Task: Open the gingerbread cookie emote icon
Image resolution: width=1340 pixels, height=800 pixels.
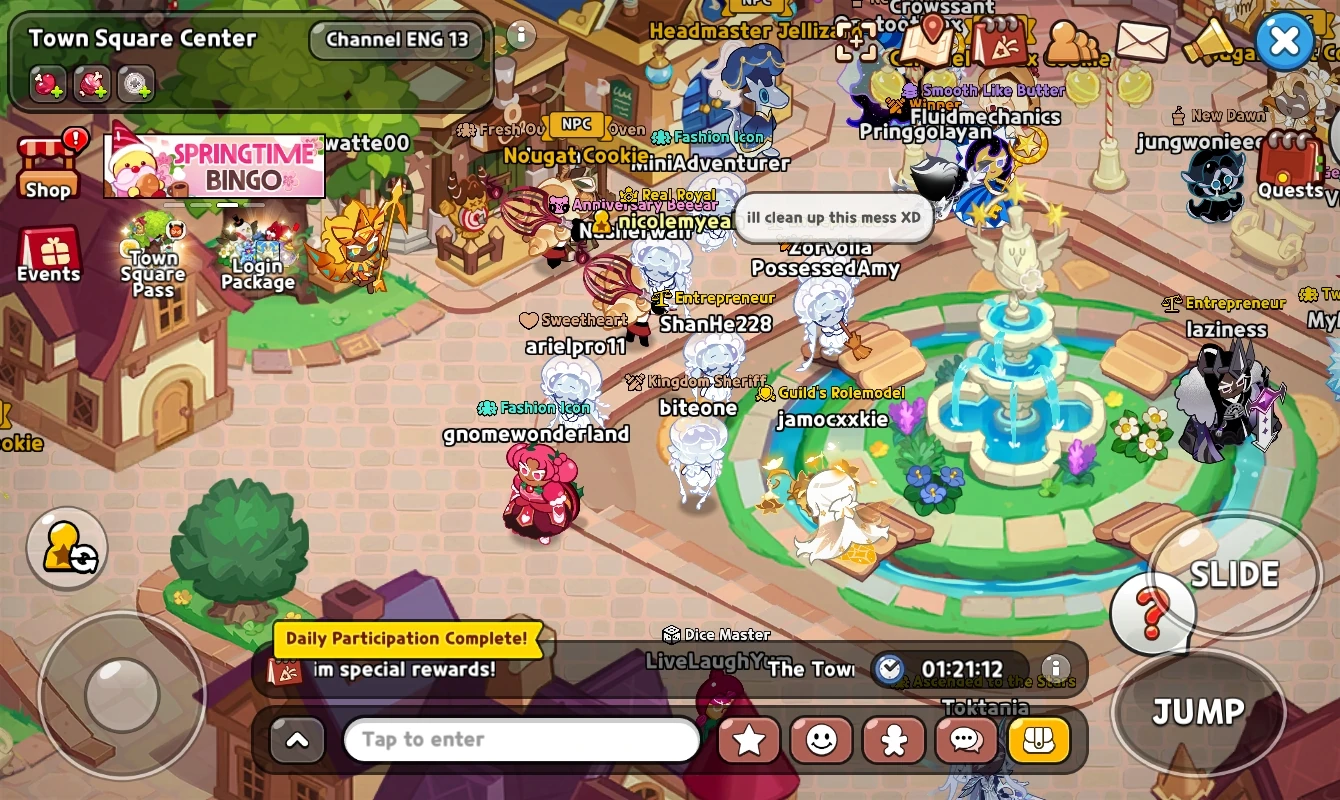Action: pos(893,740)
